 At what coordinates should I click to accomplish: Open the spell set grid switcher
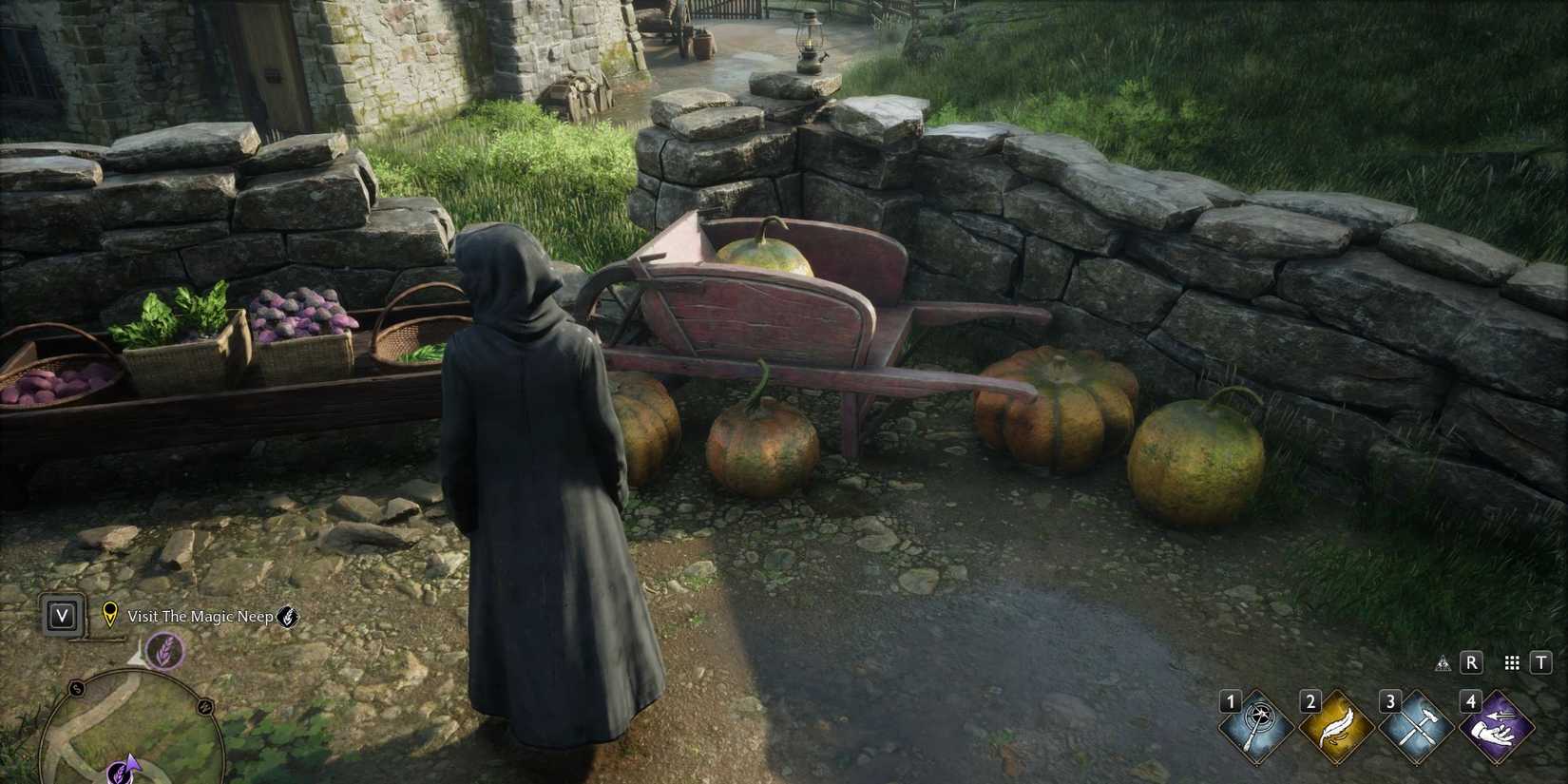point(1513,664)
